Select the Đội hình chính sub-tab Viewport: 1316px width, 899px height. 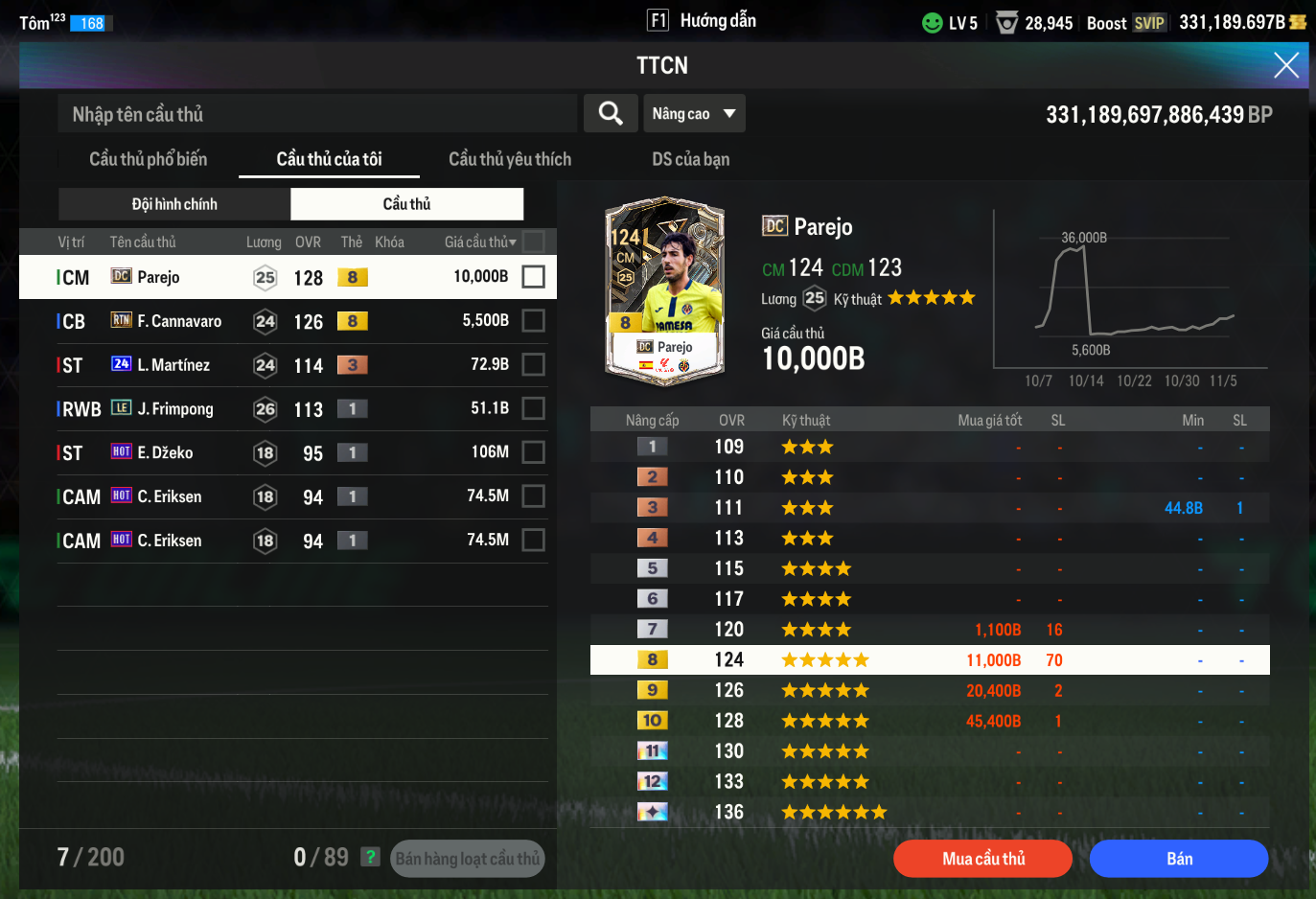[x=174, y=204]
